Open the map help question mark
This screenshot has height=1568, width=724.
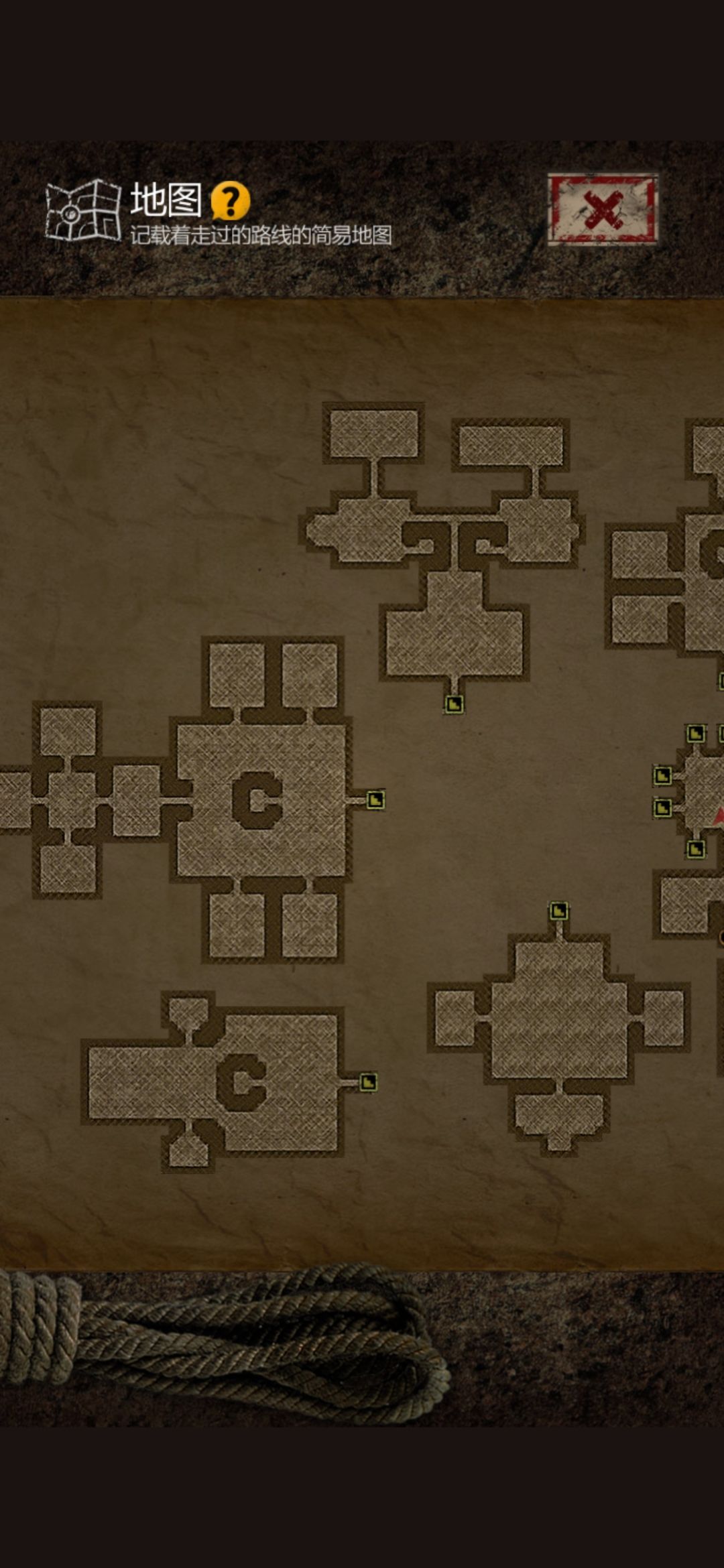230,200
